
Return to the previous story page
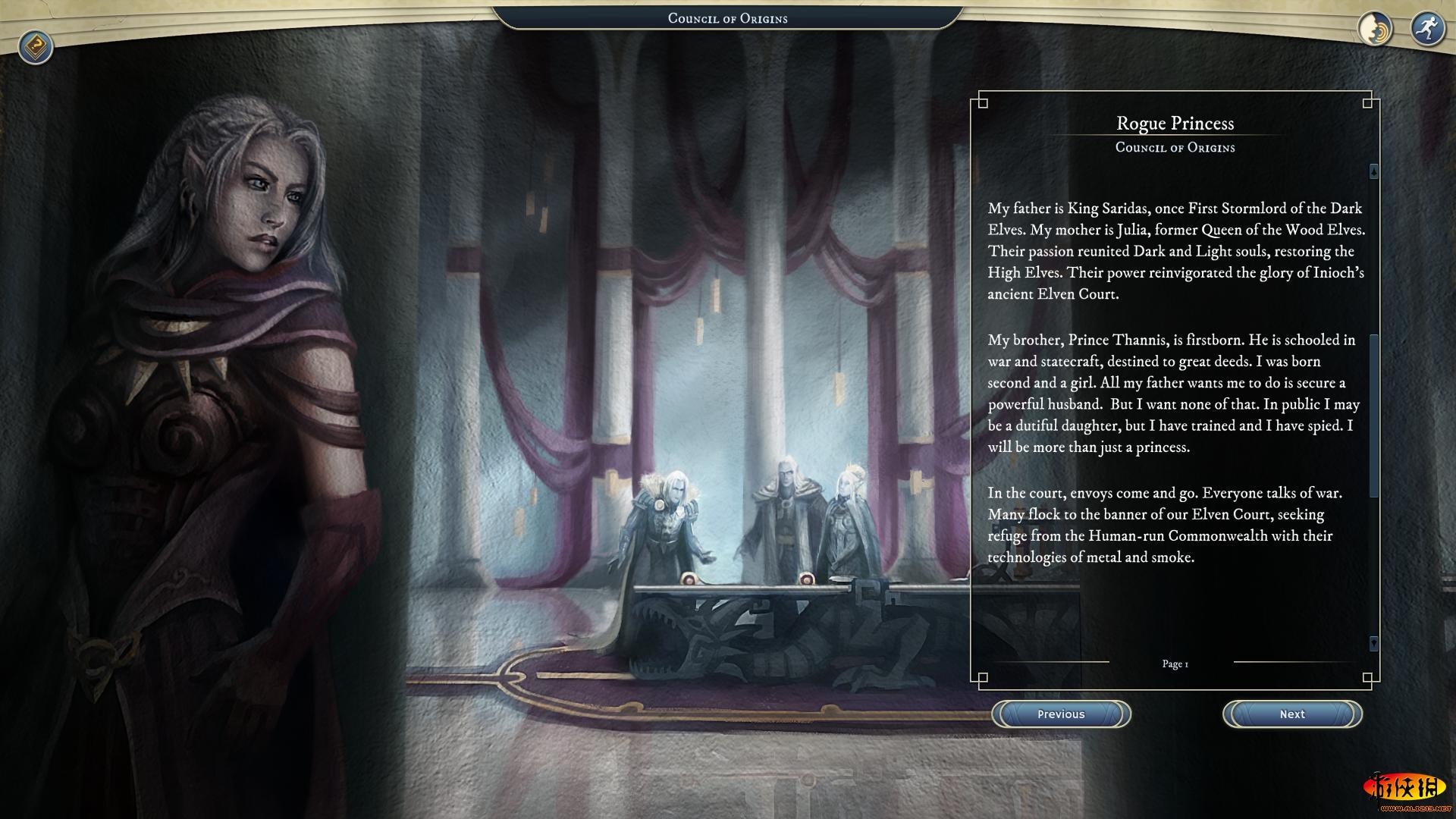[1061, 714]
